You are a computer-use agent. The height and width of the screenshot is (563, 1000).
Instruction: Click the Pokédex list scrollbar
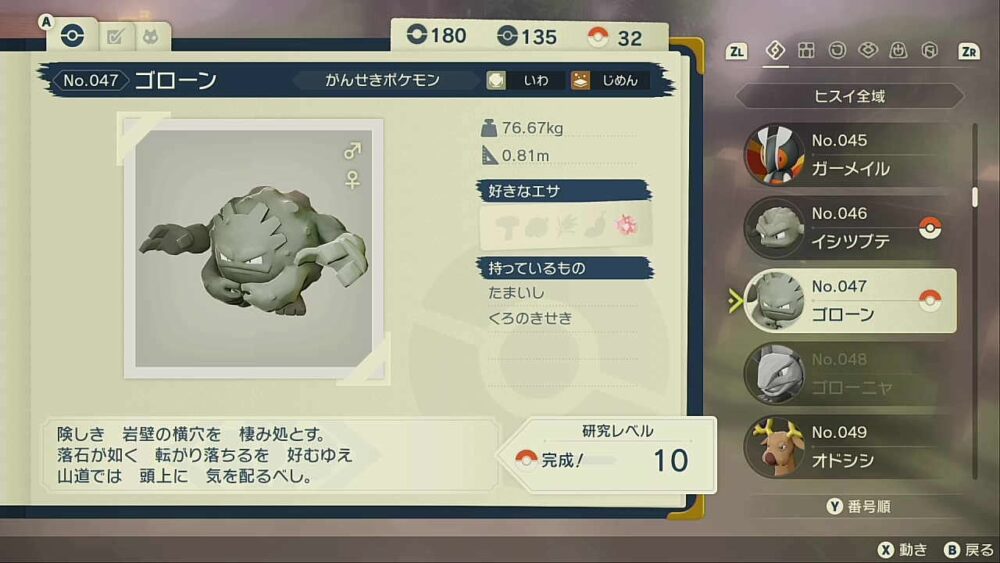click(975, 196)
